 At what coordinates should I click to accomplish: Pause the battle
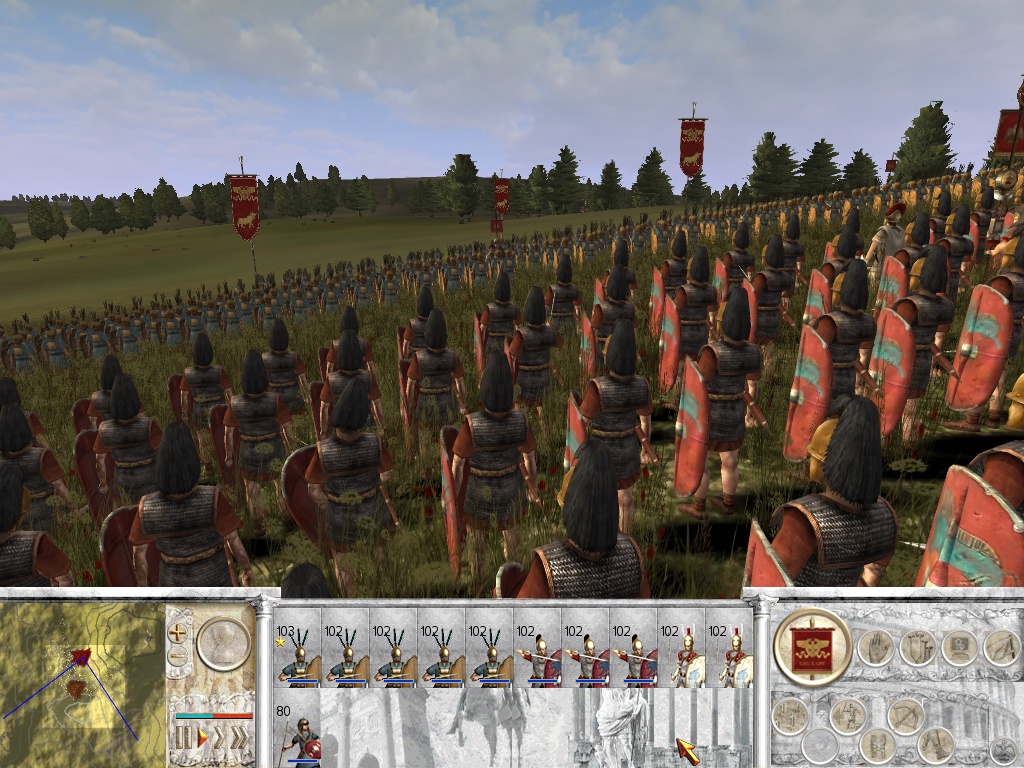[x=183, y=738]
